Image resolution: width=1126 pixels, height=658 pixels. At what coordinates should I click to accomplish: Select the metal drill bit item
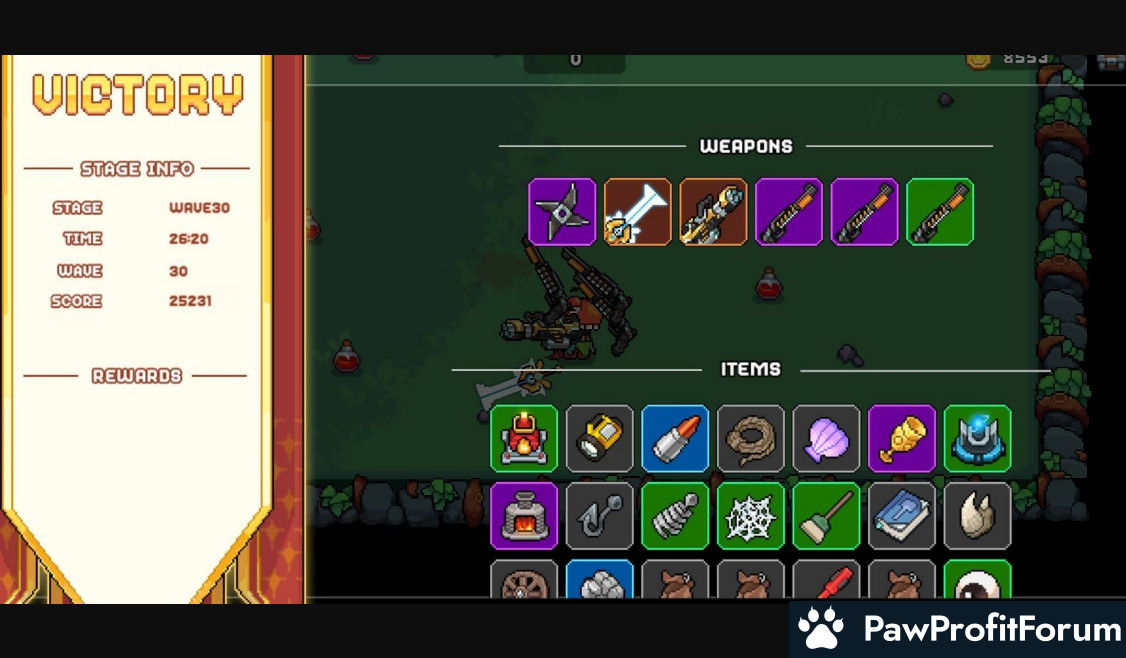pos(675,516)
